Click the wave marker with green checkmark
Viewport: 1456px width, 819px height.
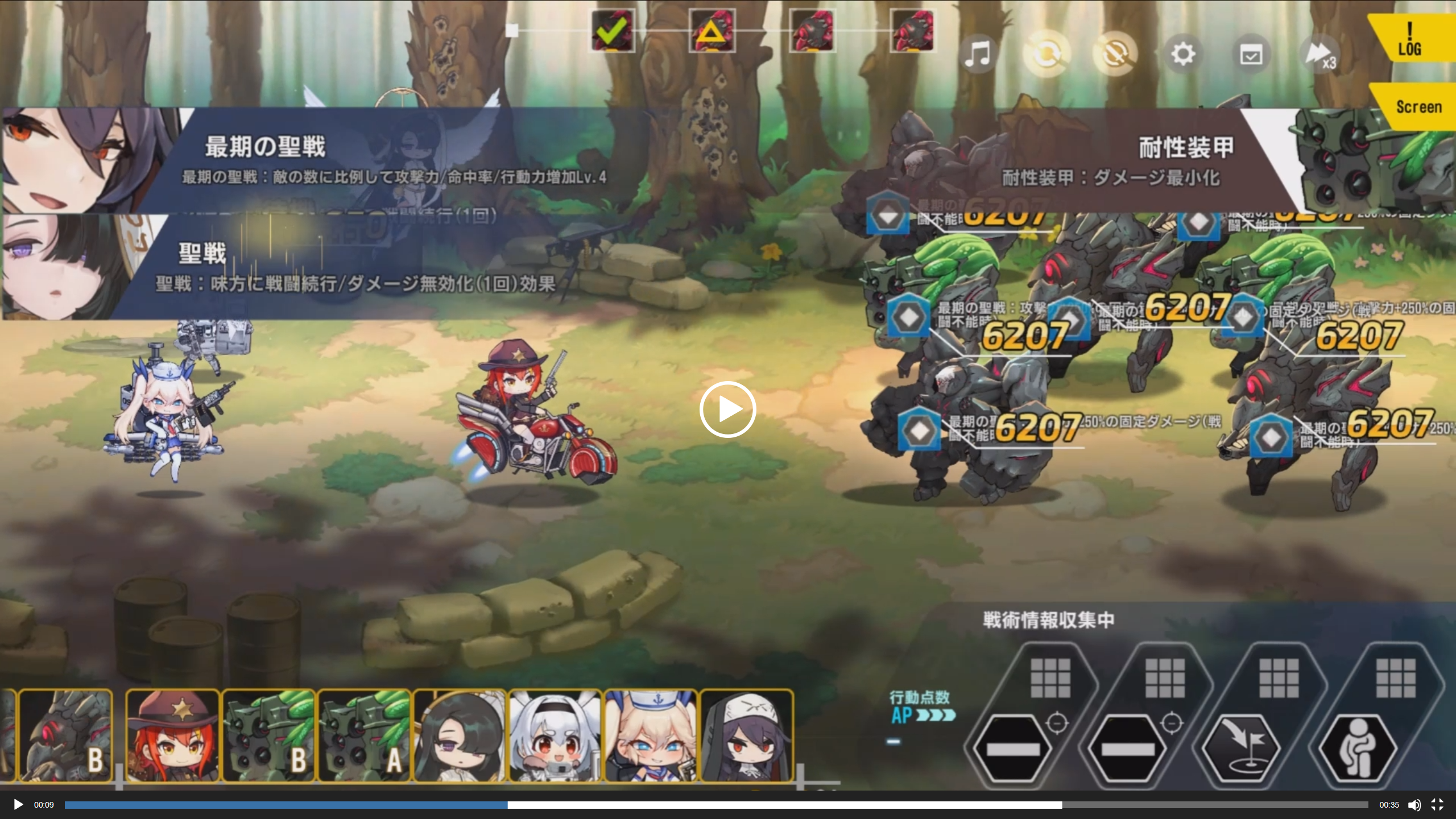(613, 31)
